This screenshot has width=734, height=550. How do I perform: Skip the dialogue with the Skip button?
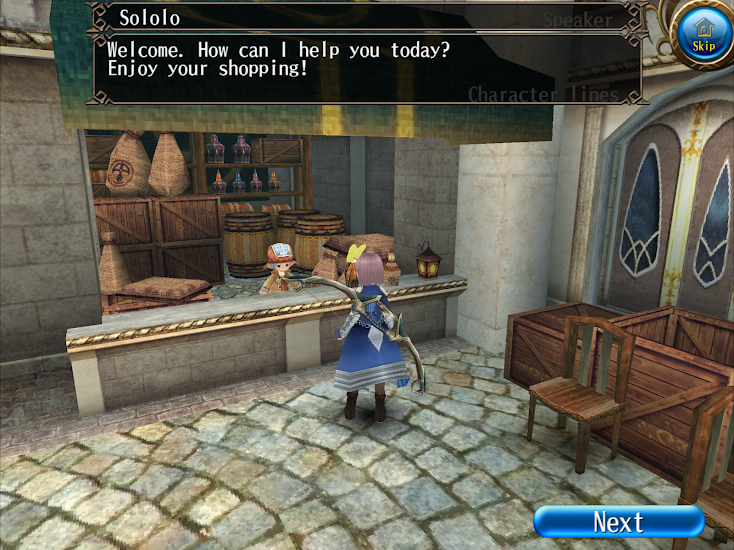704,36
